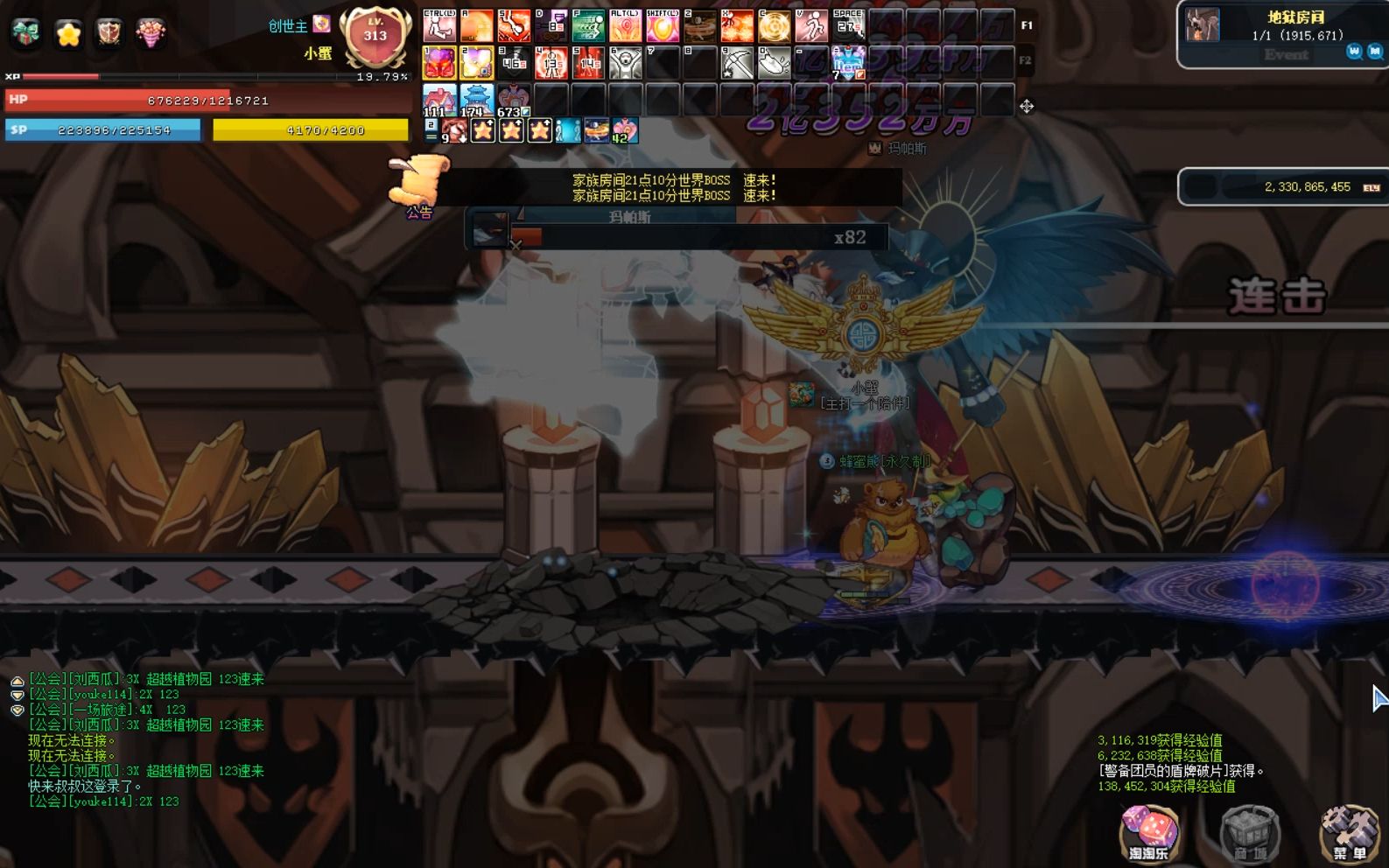
Task: Click the crossed-swords shield icon
Action: click(109, 32)
